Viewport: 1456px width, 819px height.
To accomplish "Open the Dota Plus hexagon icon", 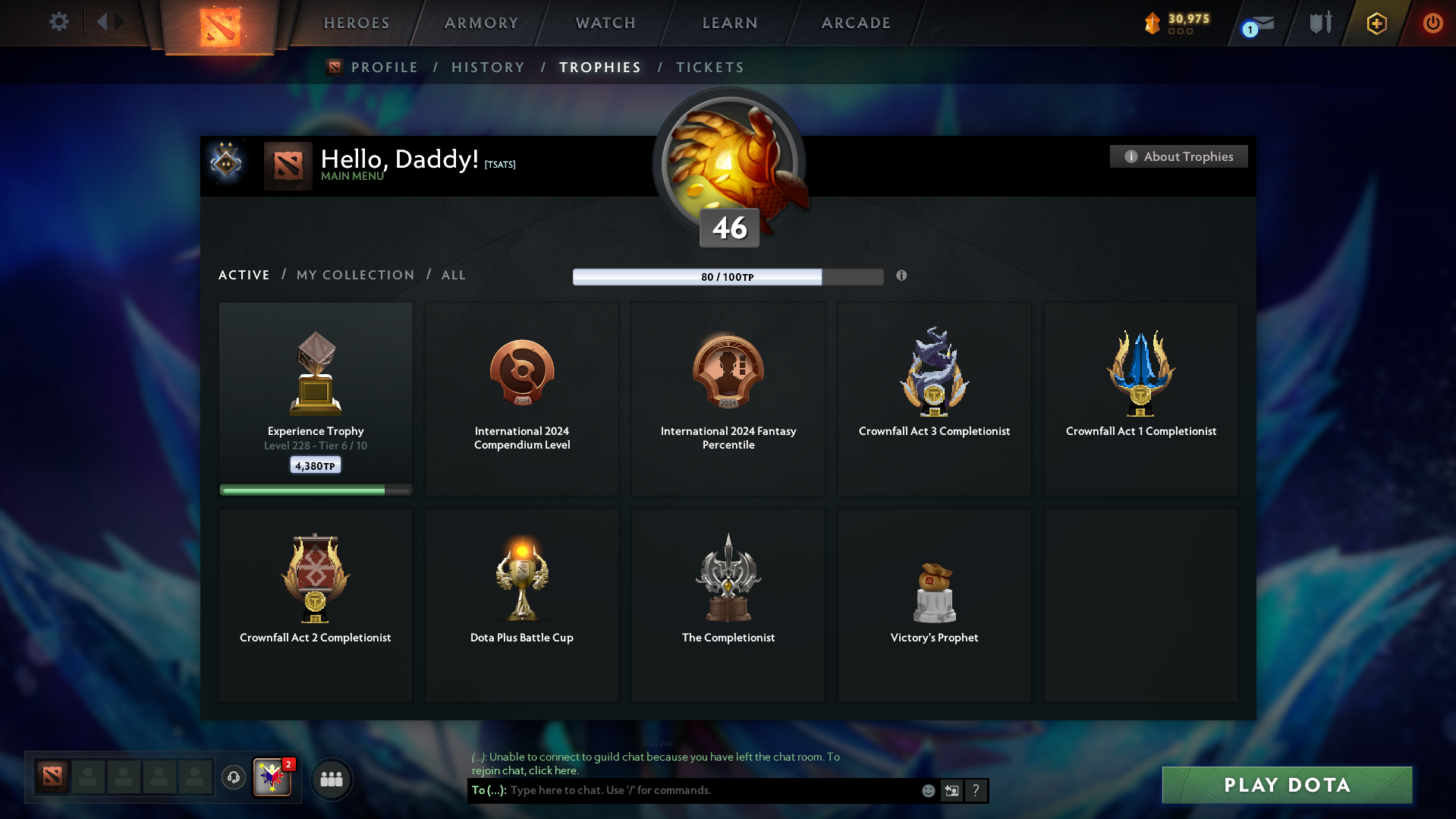I will coord(1376,23).
